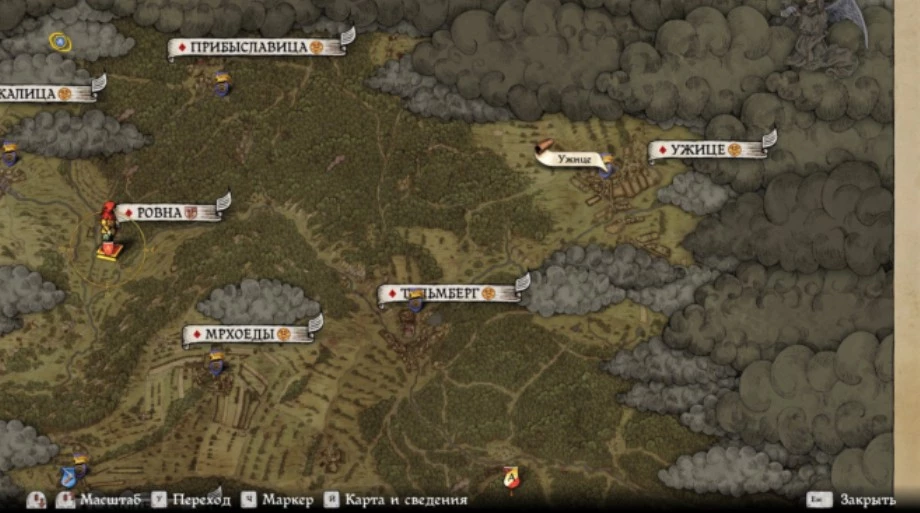Close the map with Закрыть
920x513 pixels.
(x=867, y=499)
